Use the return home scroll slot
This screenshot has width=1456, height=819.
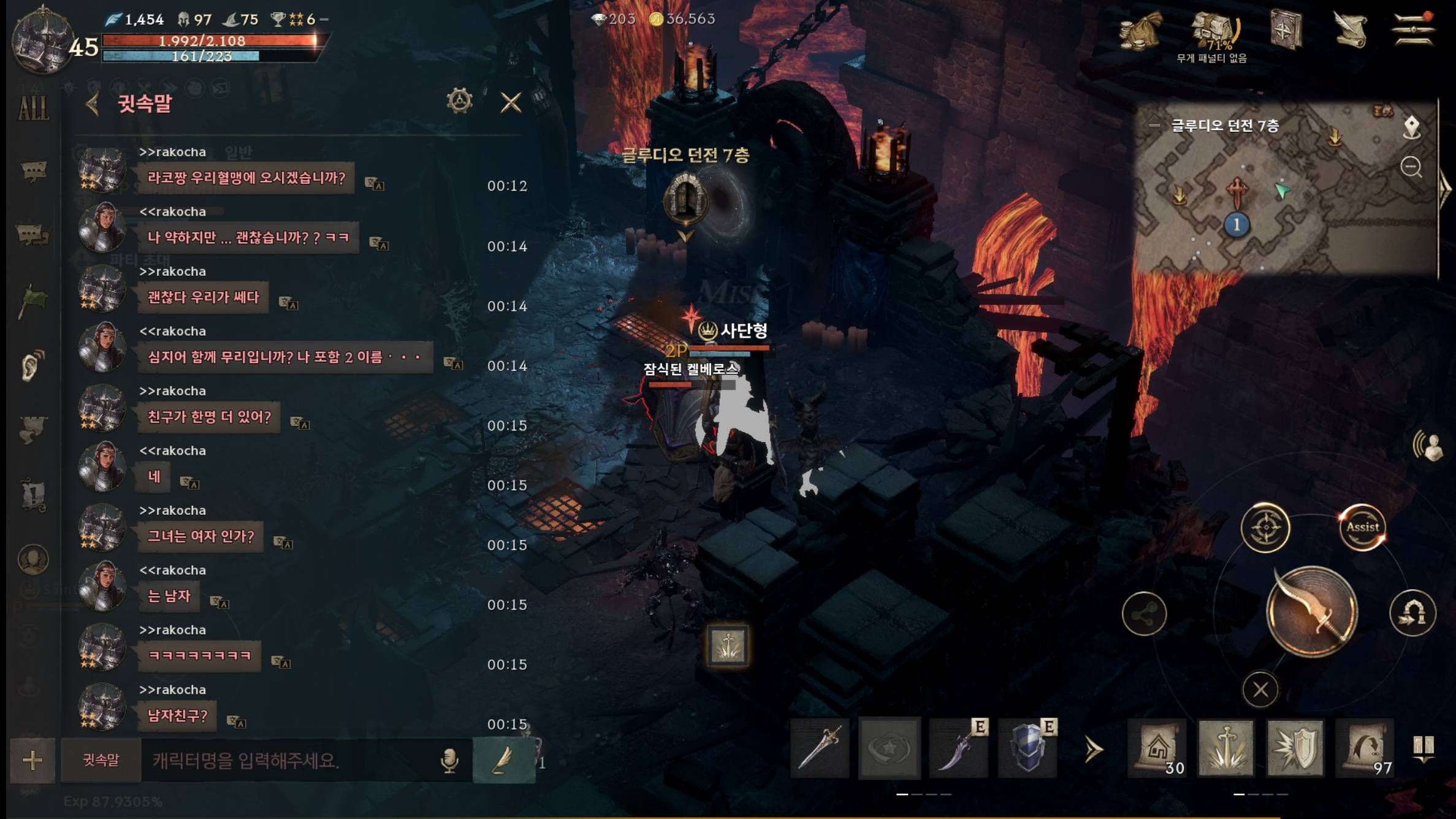pyautogui.click(x=1157, y=749)
